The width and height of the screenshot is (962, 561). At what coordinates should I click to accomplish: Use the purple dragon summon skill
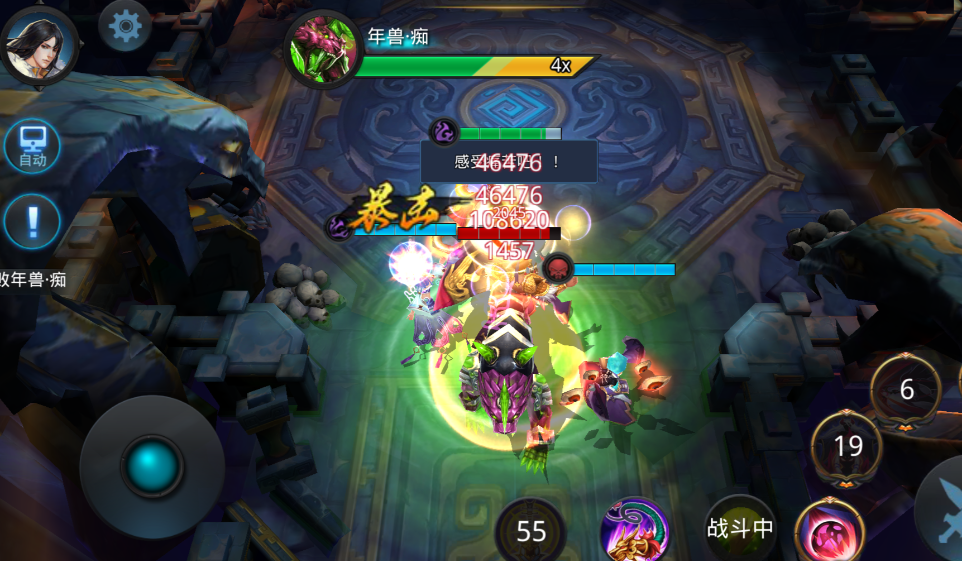coord(634,531)
